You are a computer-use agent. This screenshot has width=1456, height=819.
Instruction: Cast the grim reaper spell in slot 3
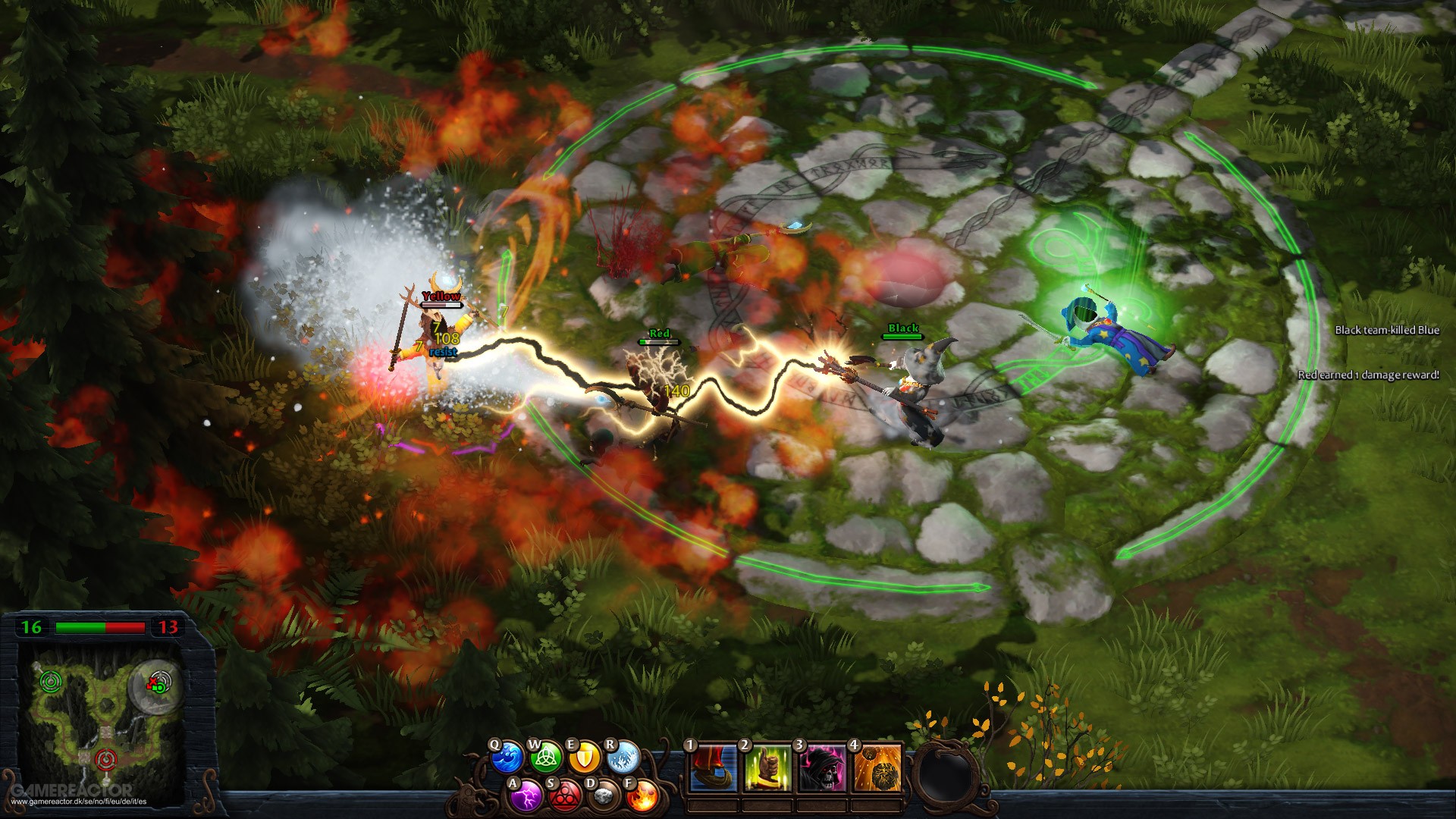point(824,769)
